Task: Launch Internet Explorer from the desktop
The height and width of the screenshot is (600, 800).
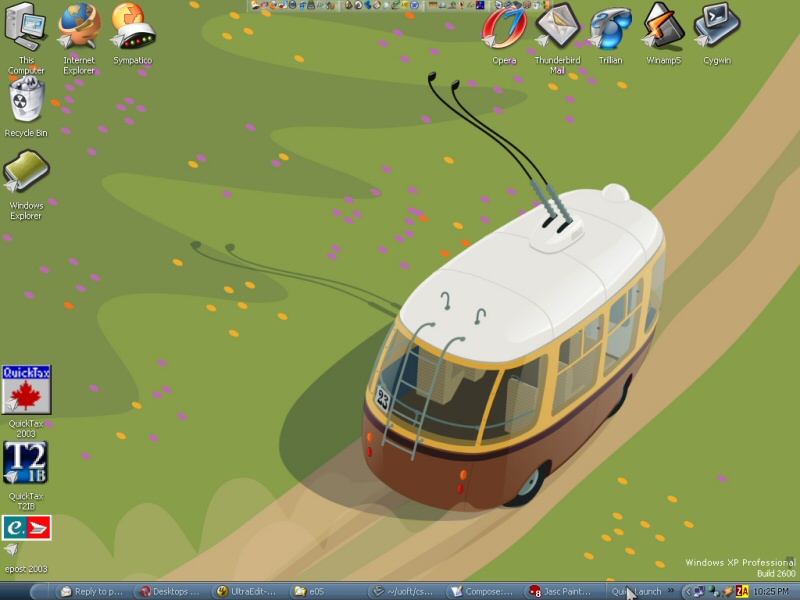Action: click(79, 30)
